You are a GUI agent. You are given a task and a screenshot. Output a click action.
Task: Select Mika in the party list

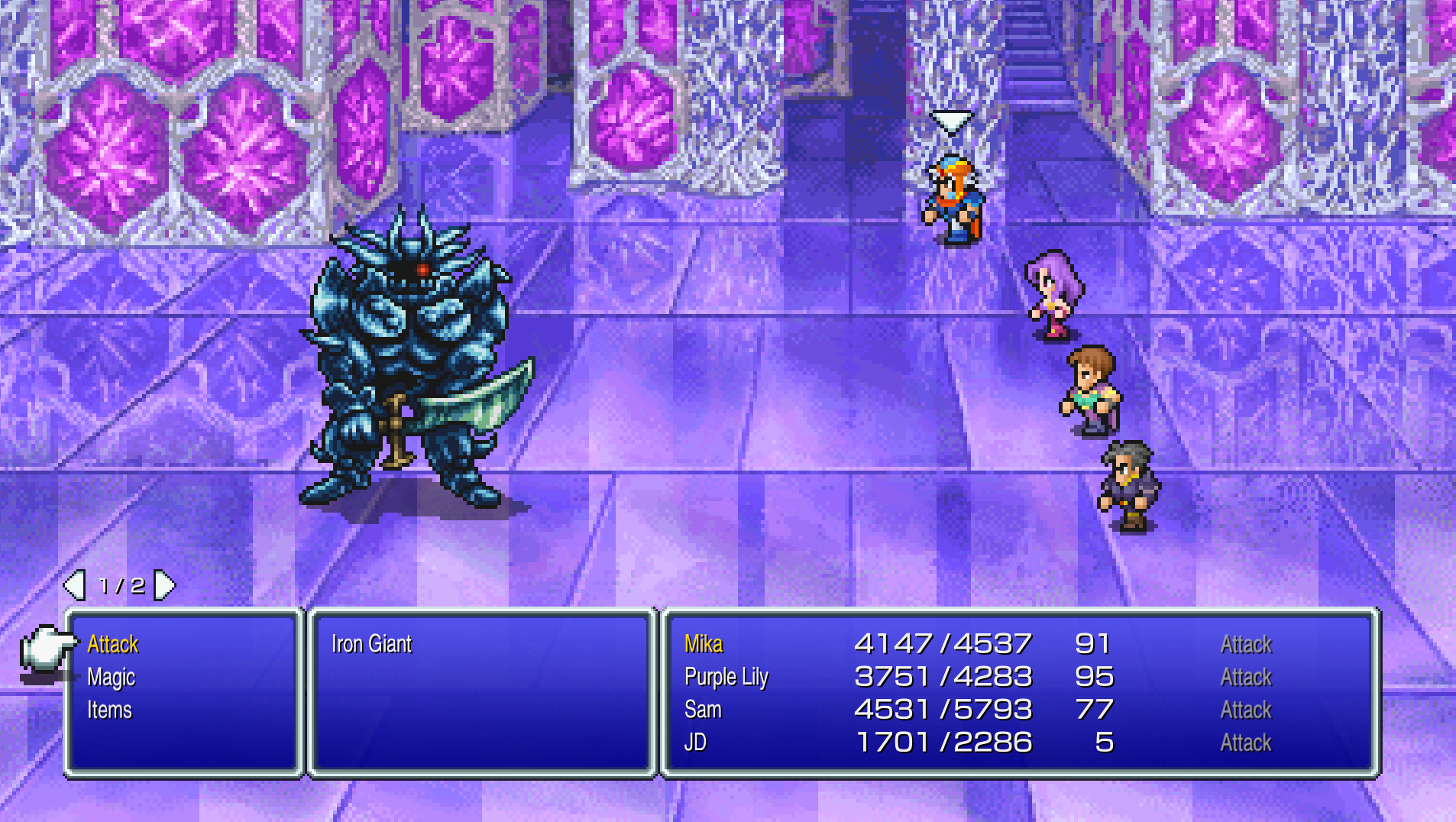pyautogui.click(x=704, y=644)
